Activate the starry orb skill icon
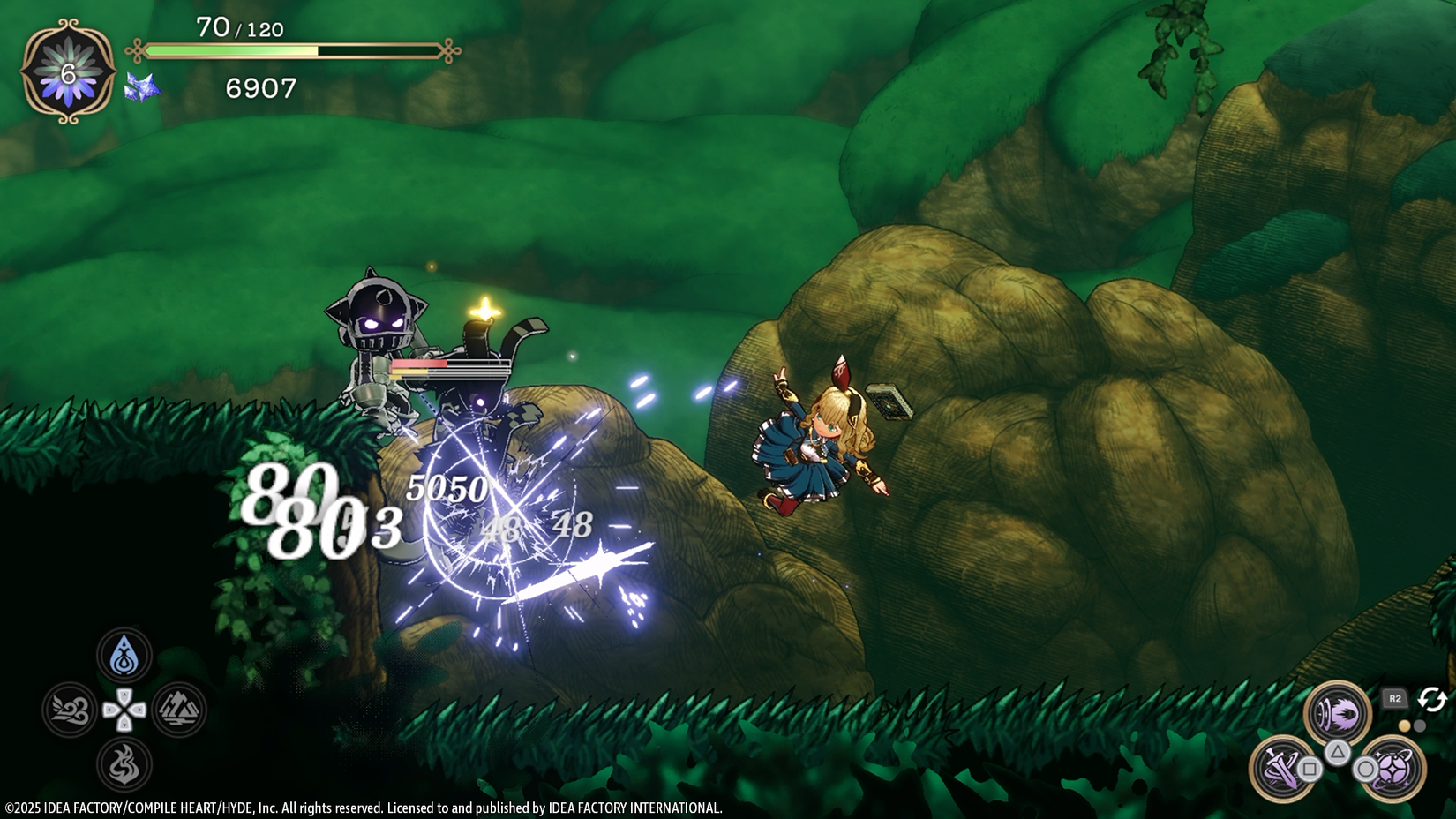This screenshot has height=819, width=1456. 1392,769
